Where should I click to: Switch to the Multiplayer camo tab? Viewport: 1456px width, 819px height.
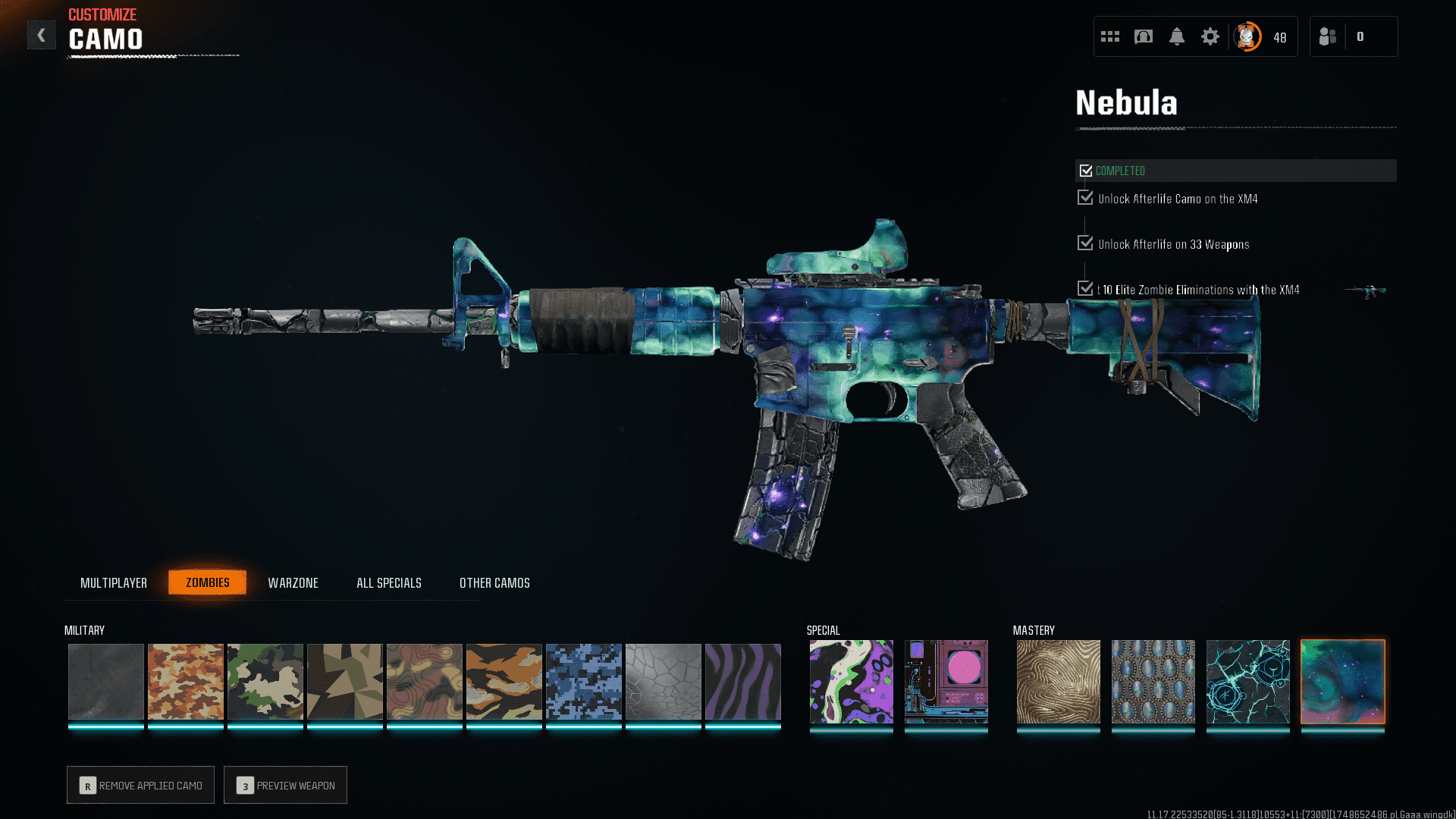tap(114, 582)
